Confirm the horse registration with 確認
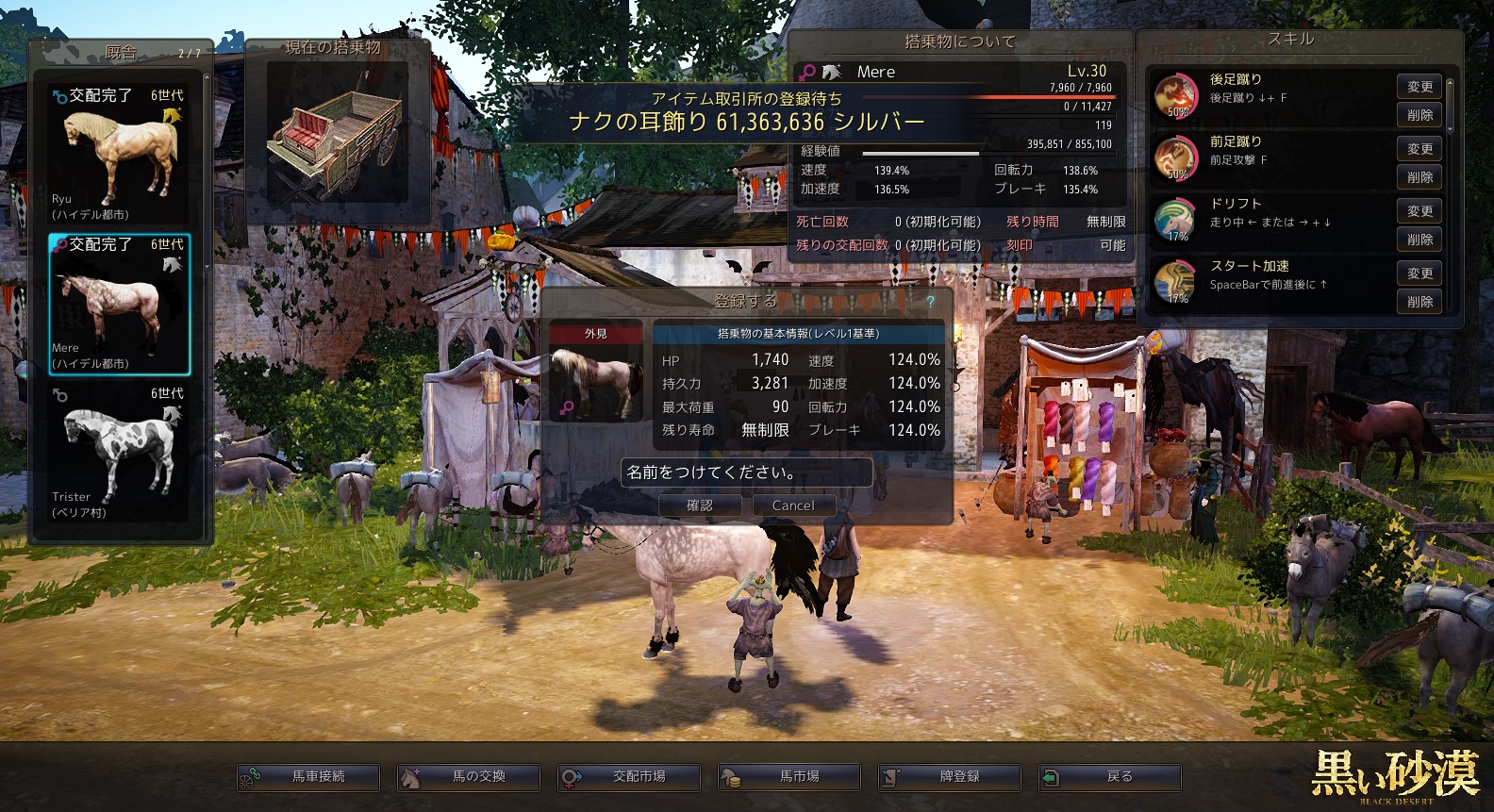 (699, 505)
